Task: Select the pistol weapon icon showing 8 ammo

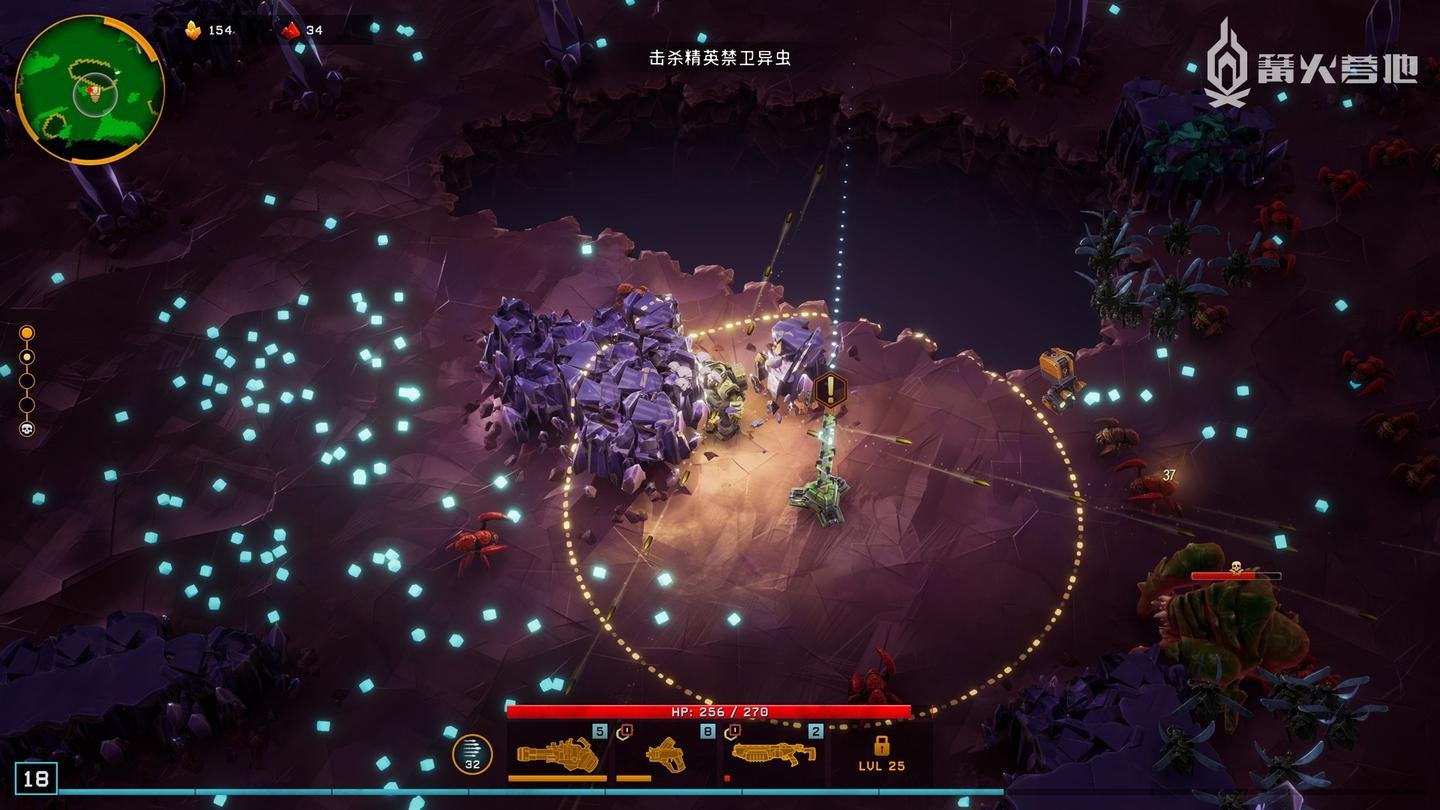Action: click(x=665, y=755)
